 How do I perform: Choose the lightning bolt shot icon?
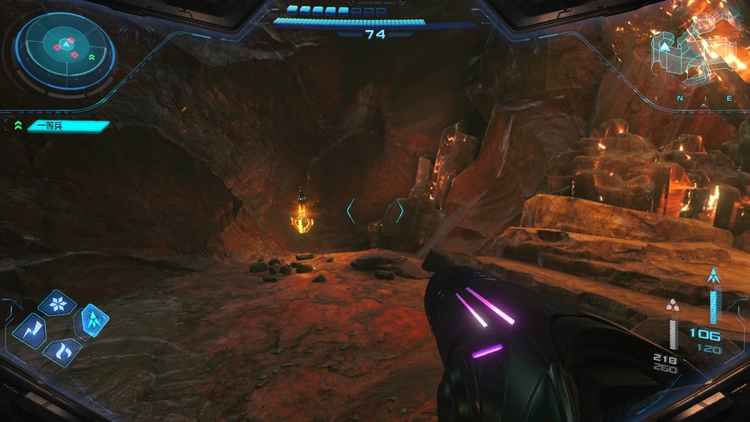30,328
